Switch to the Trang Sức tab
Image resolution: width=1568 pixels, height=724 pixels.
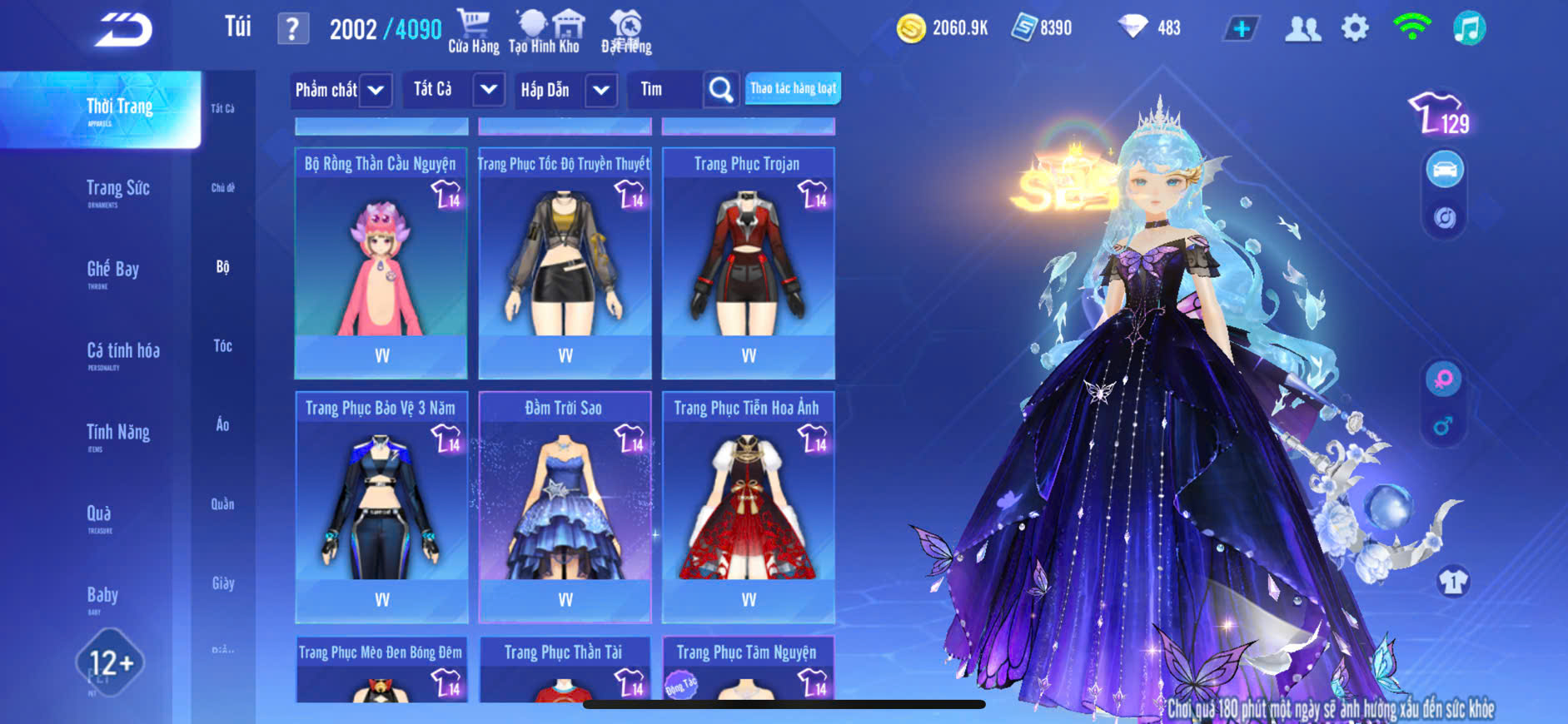coord(118,190)
